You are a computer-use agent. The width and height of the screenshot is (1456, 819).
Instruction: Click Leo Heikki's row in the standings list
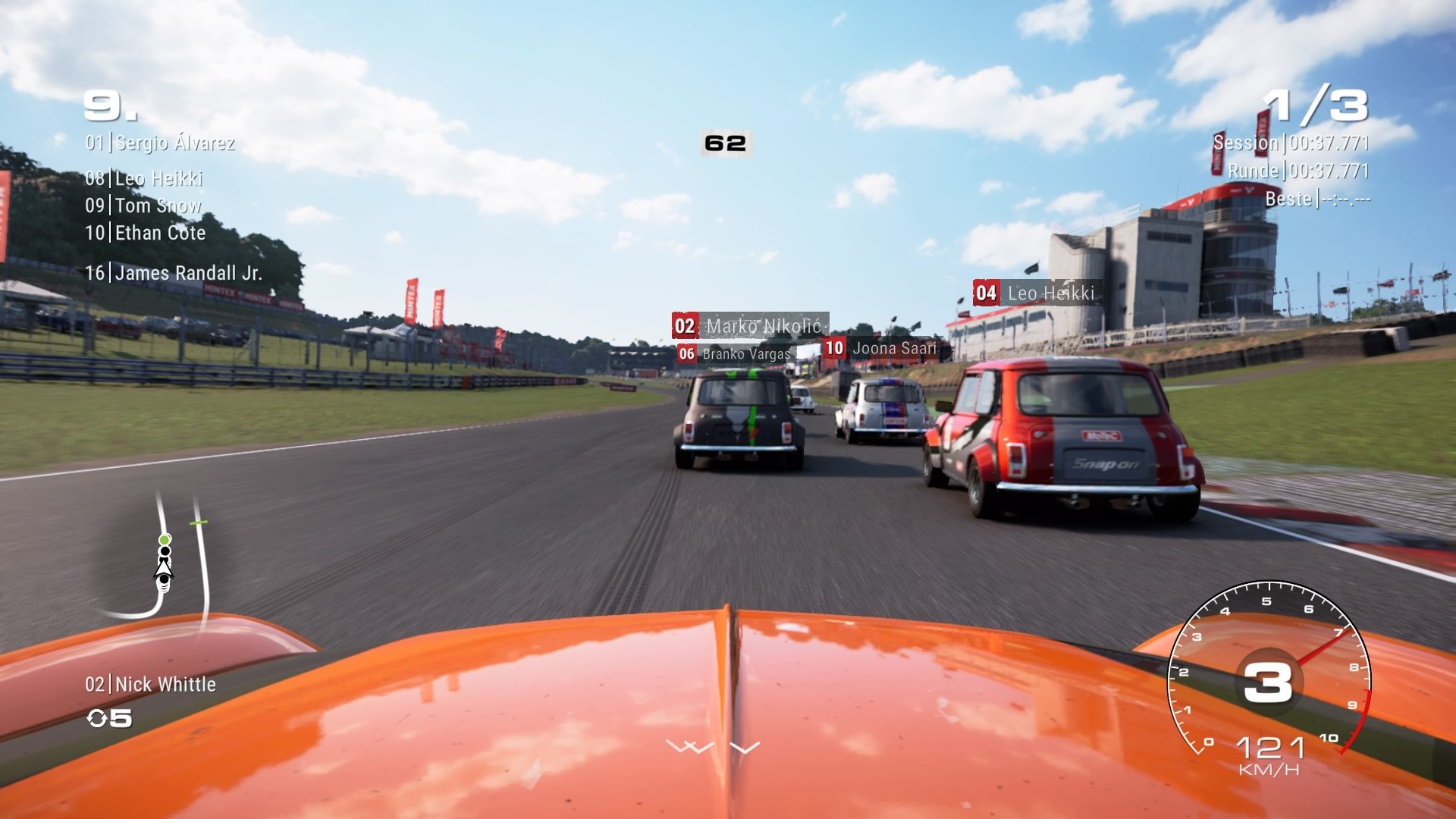144,178
